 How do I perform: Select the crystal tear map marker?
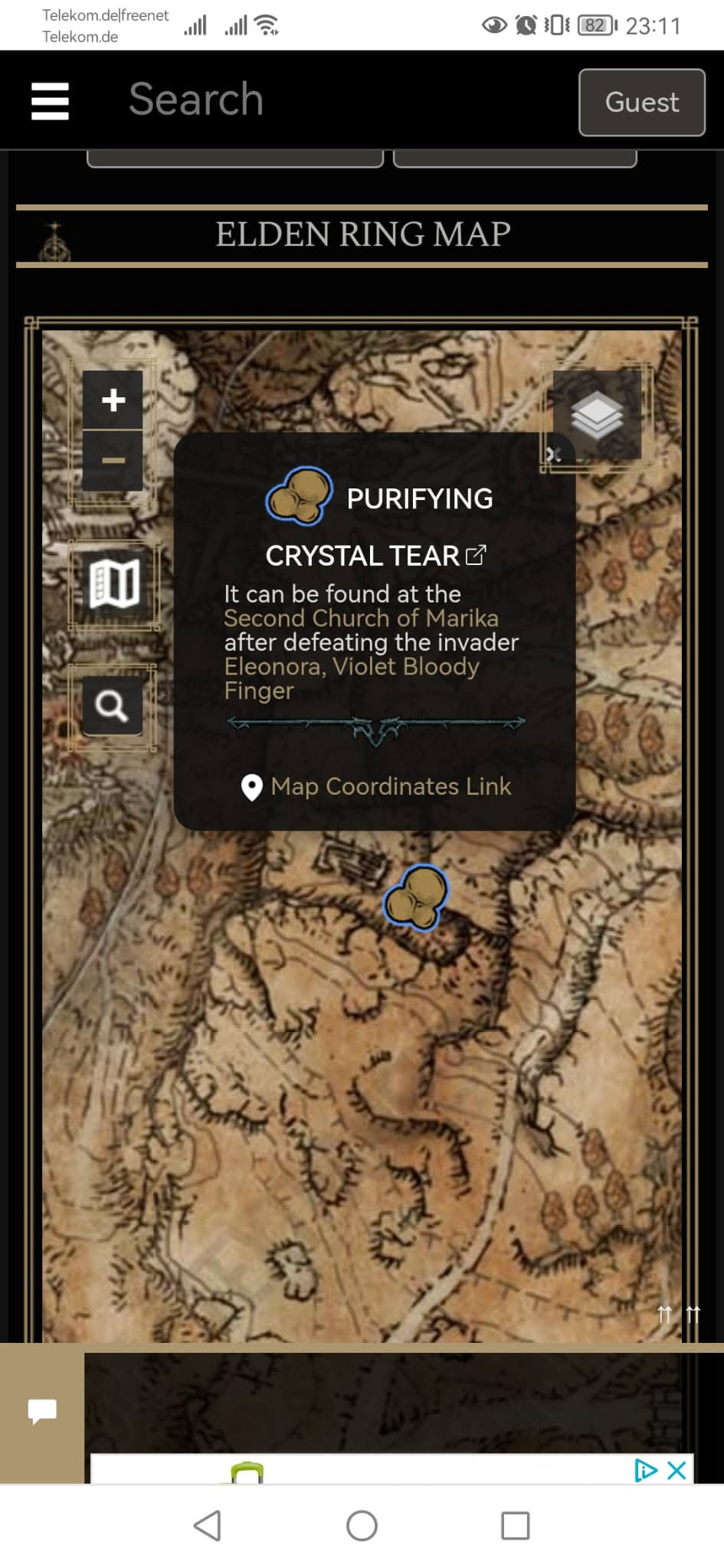click(416, 897)
